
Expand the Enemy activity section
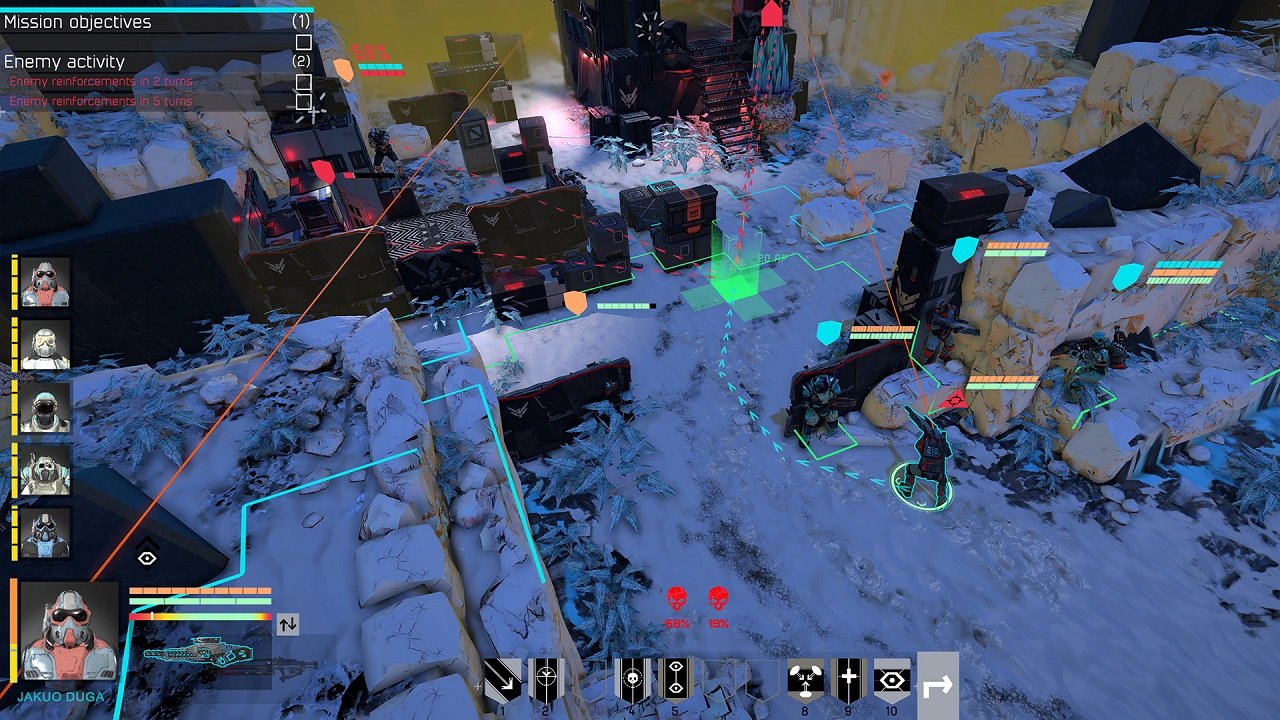[x=64, y=60]
